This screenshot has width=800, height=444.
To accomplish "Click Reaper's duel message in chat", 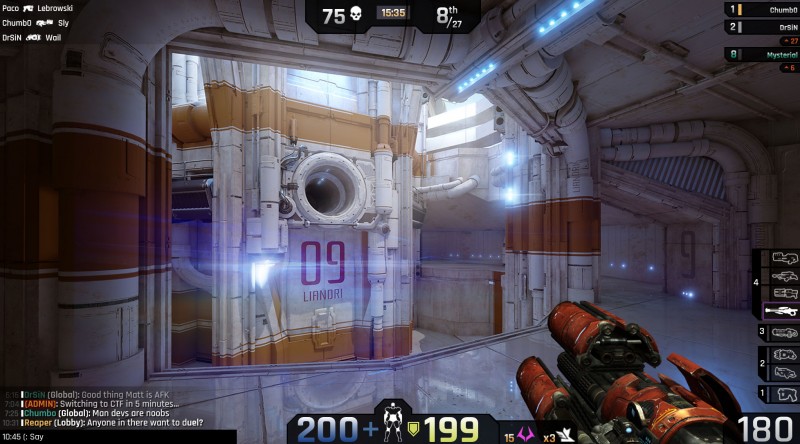I will pyautogui.click(x=112, y=422).
